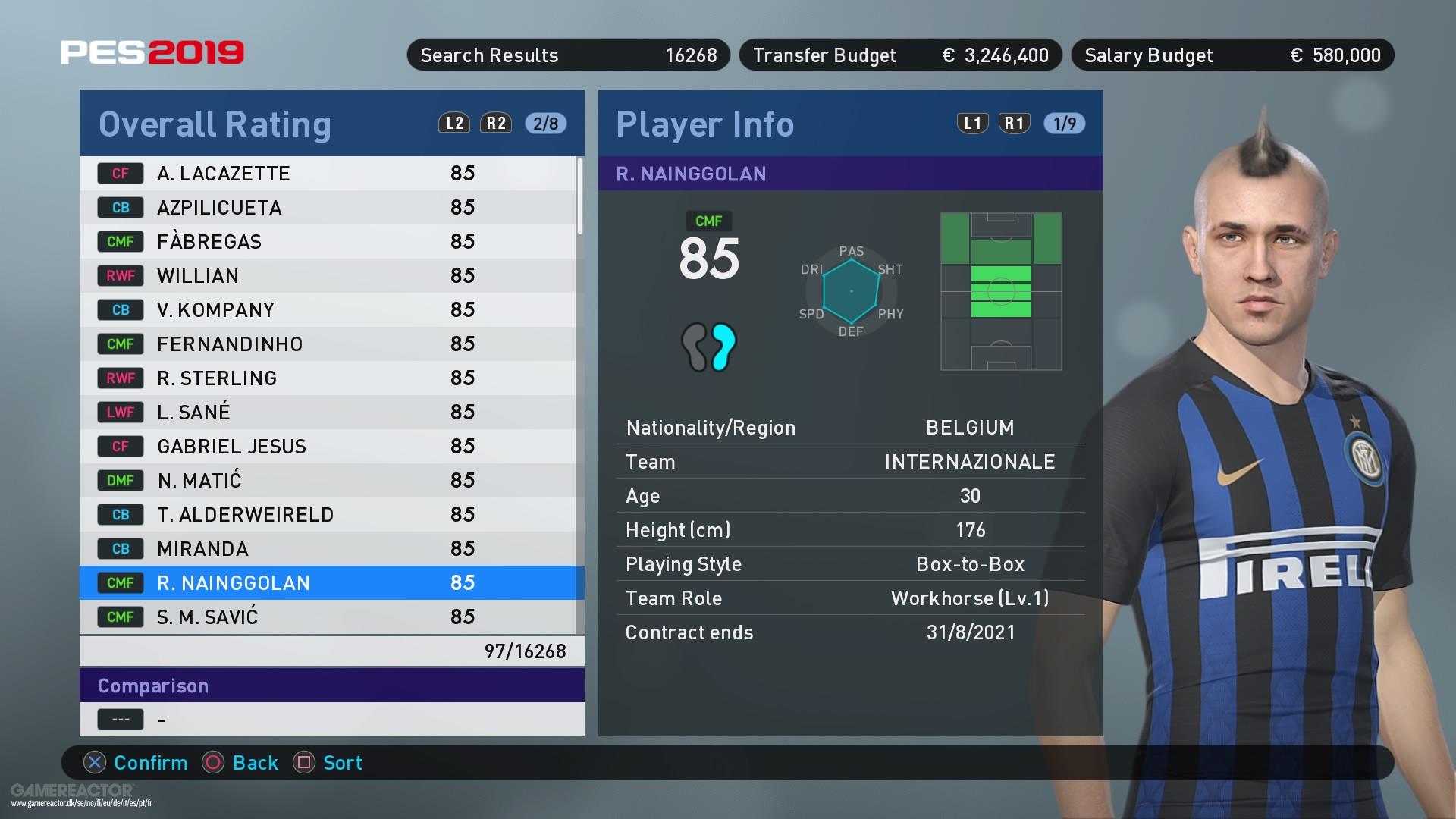
Task: Click the Sort square button icon
Action: (306, 763)
